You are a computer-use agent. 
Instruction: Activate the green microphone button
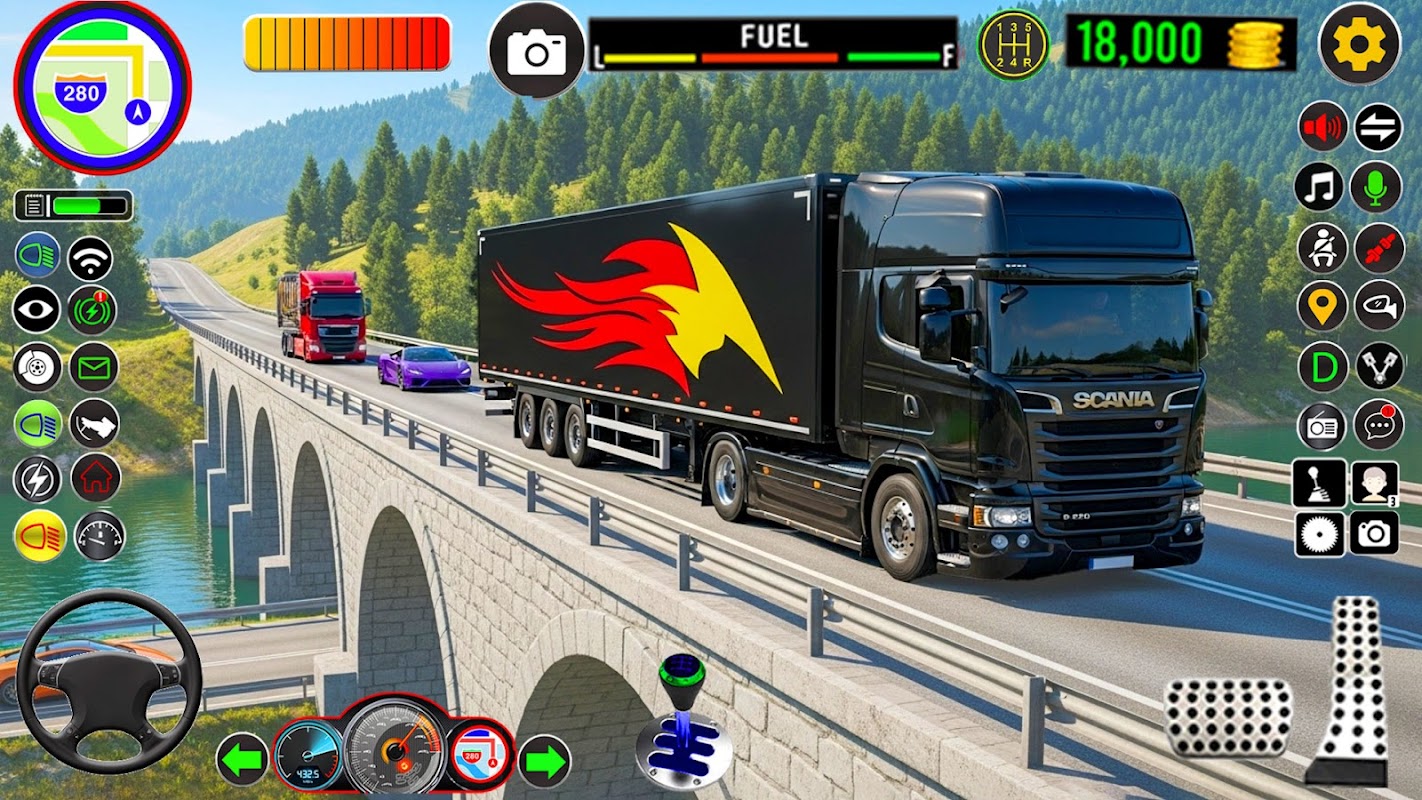pyautogui.click(x=1376, y=186)
